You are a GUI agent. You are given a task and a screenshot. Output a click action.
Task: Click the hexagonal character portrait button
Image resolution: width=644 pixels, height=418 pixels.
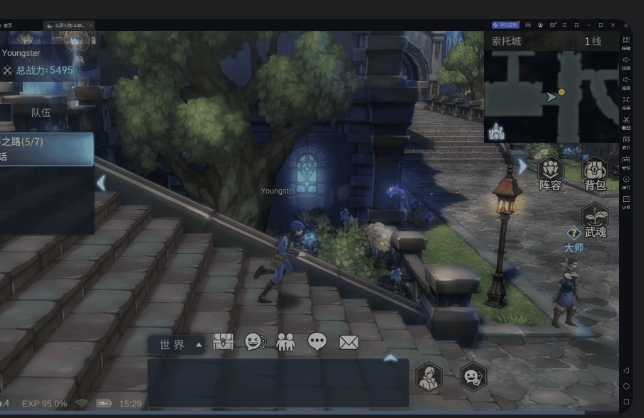tap(430, 378)
